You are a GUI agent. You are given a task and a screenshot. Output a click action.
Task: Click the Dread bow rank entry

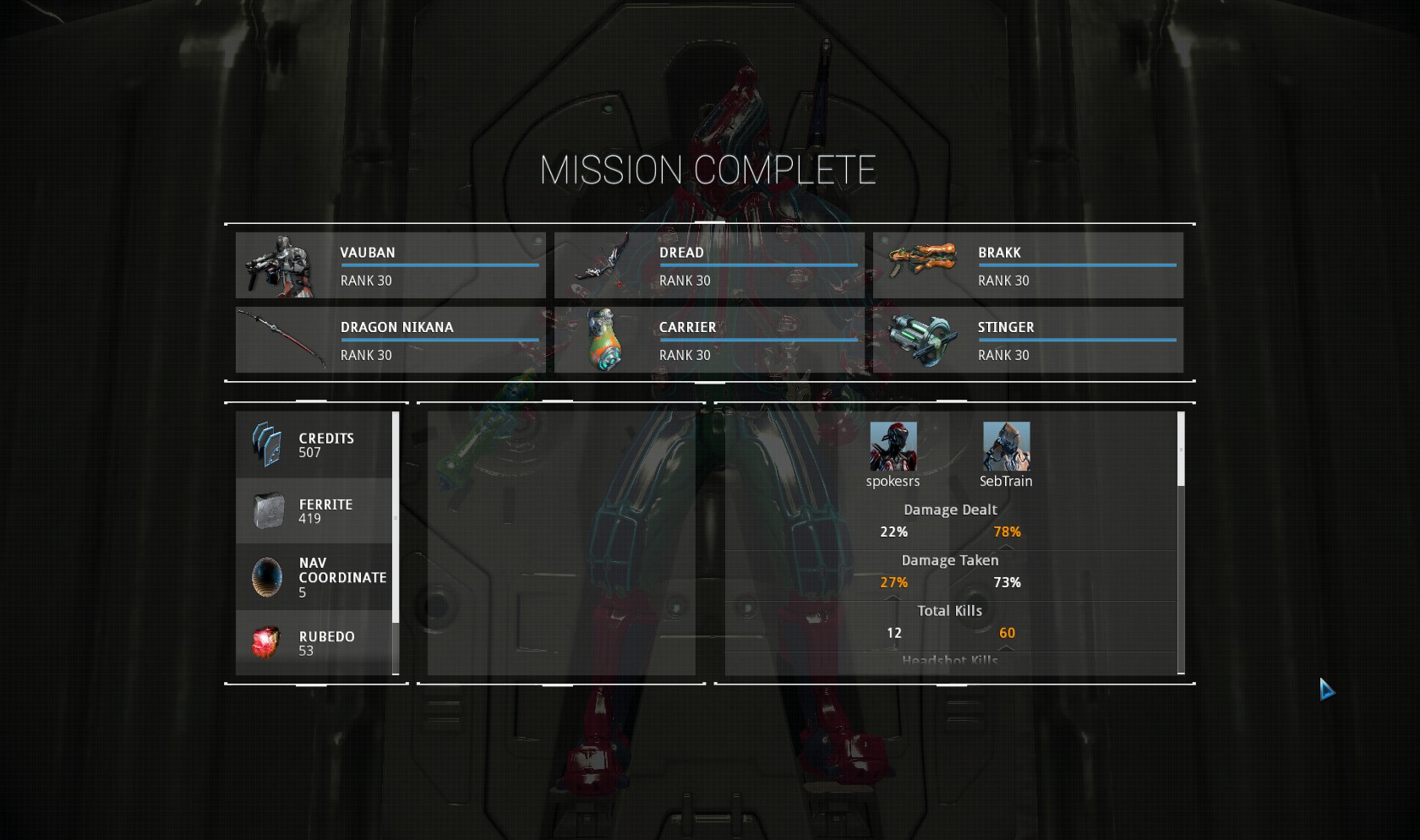[709, 265]
